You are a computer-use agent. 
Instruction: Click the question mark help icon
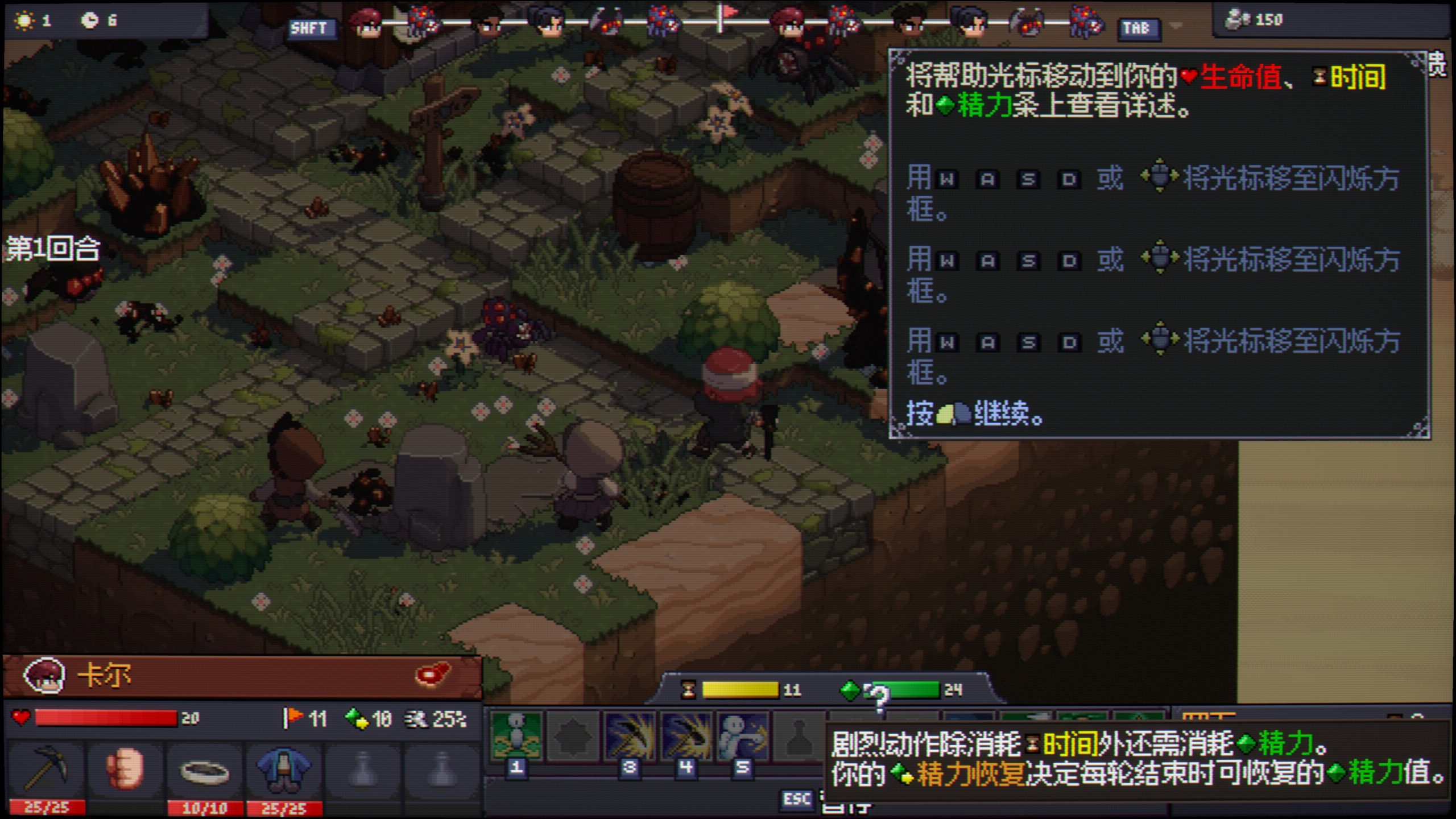[879, 697]
